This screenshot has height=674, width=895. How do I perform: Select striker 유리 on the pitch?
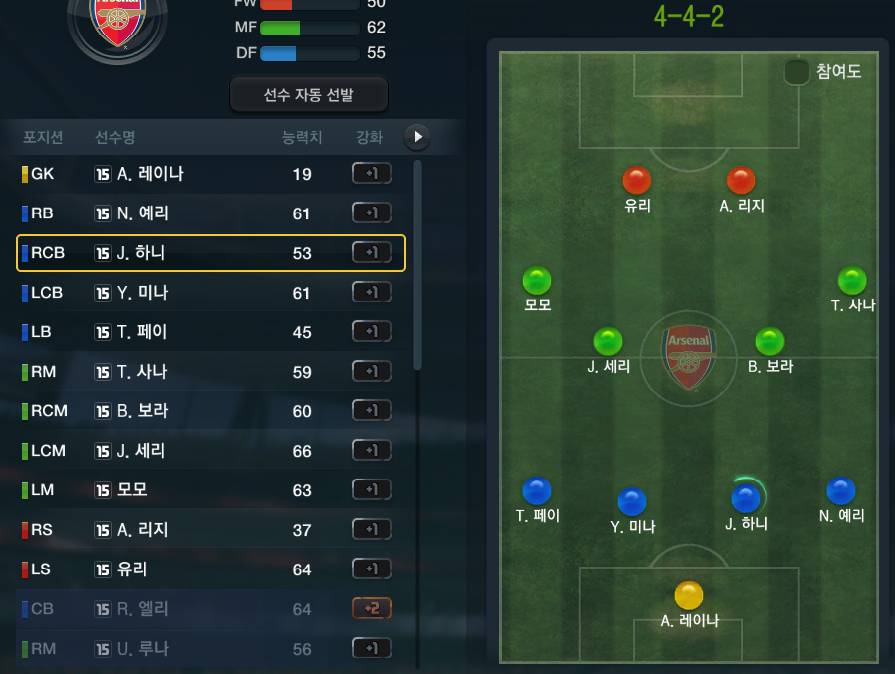pyautogui.click(x=637, y=181)
